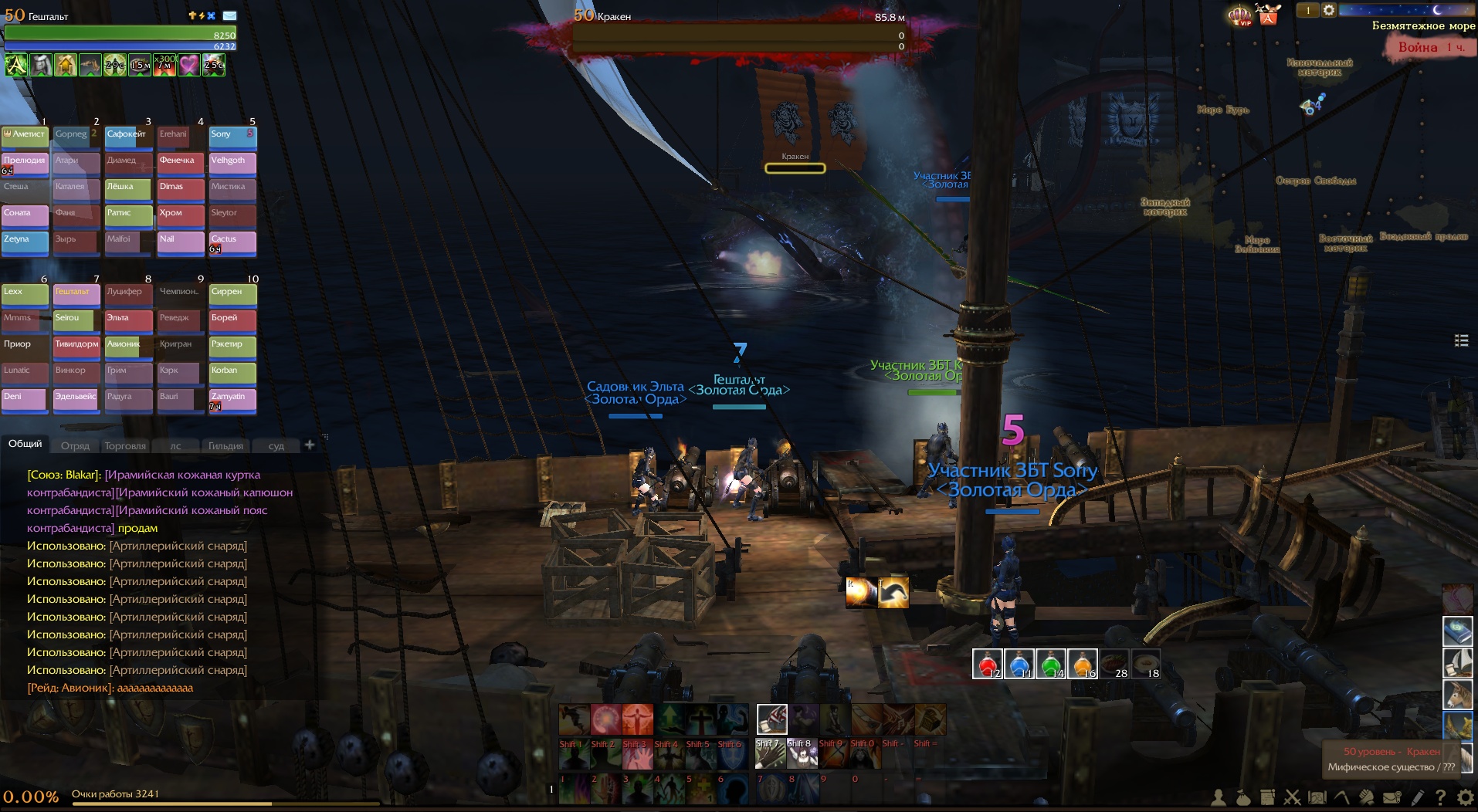Use the blue mana potion
This screenshot has width=1478, height=812.
point(1019,664)
